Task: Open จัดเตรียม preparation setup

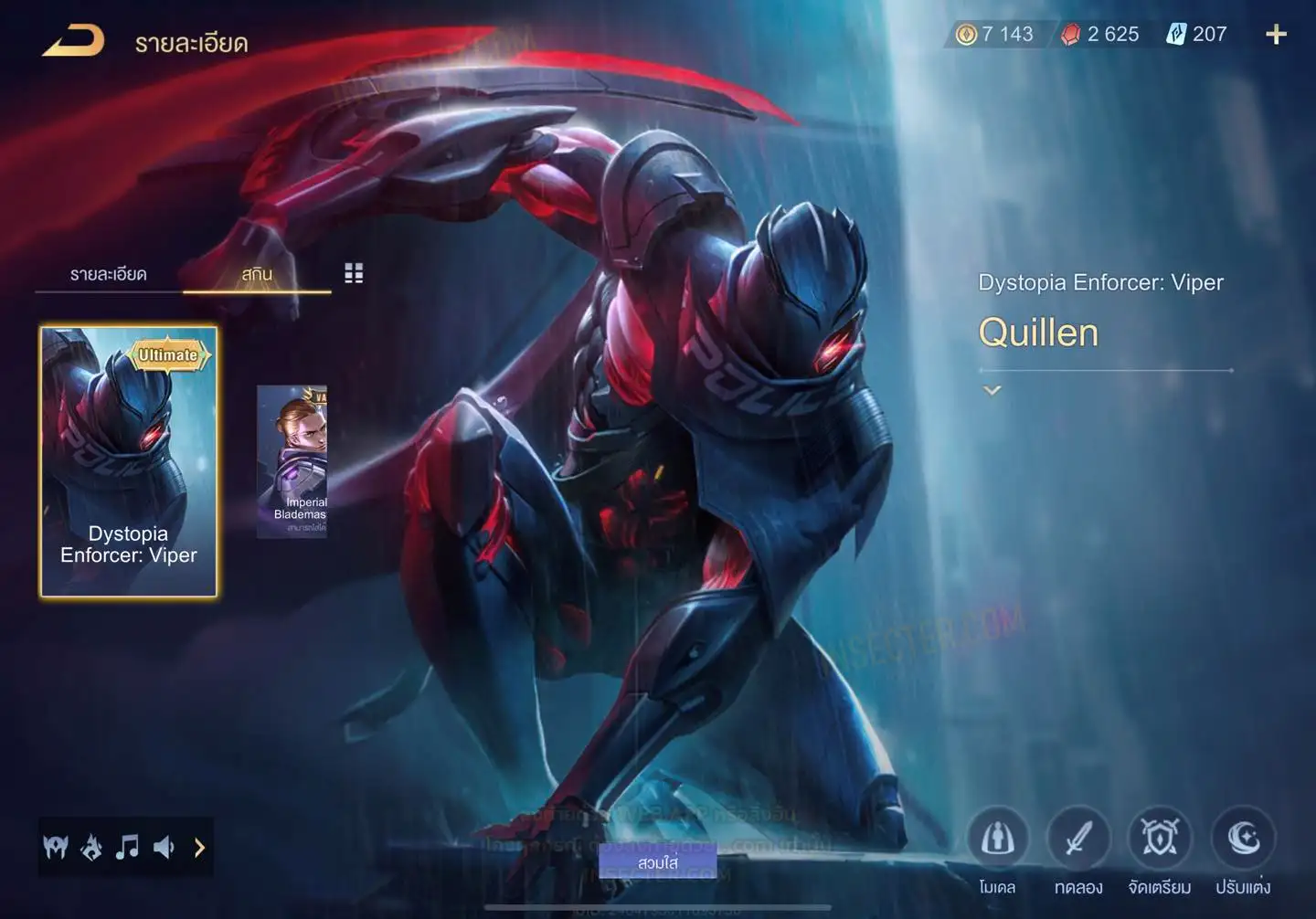Action: (1160, 839)
